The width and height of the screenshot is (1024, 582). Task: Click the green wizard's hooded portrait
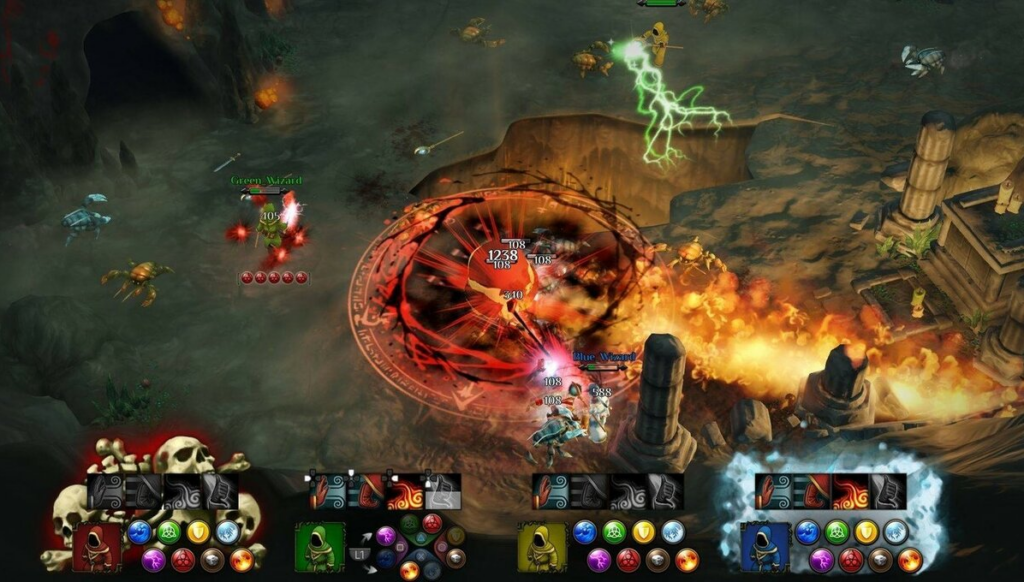pyautogui.click(x=319, y=547)
